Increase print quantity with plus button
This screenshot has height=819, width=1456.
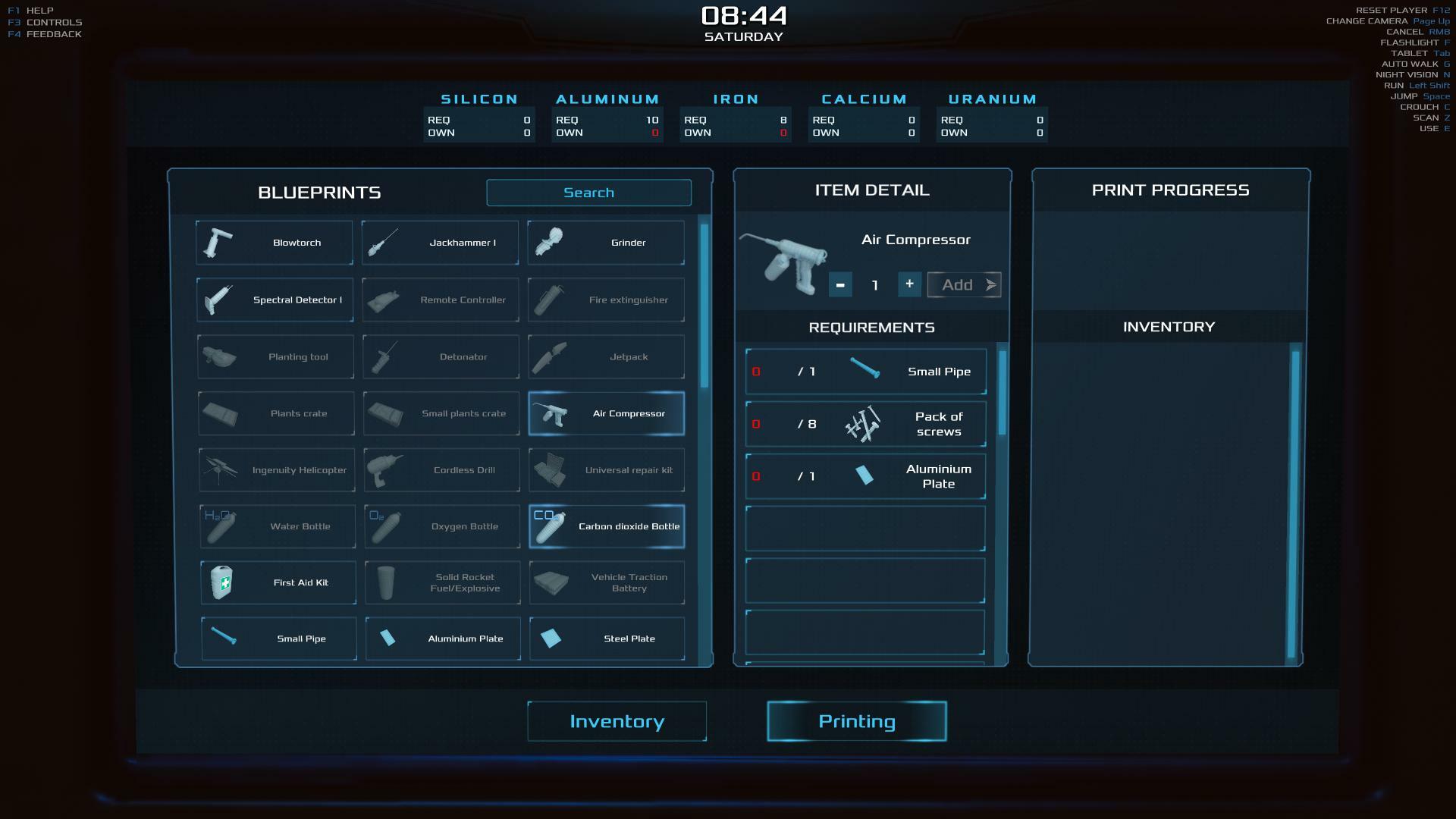tap(909, 284)
